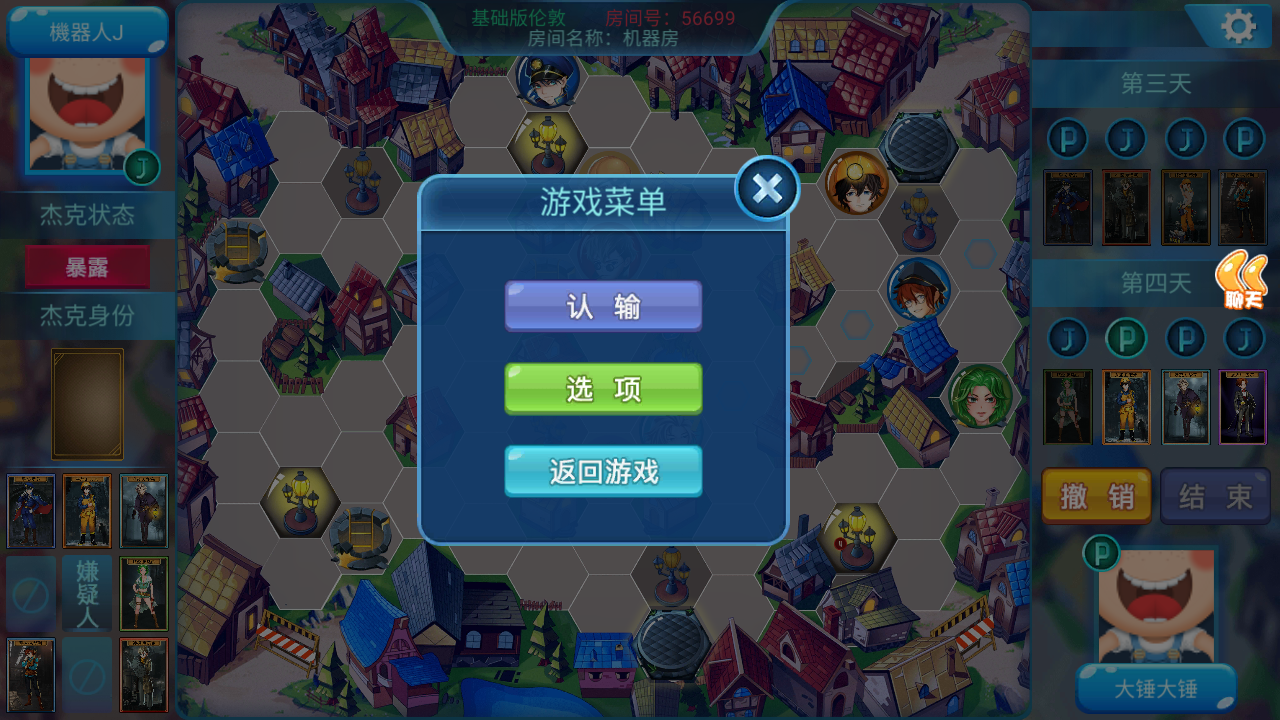Reveal the purple-framed card under 第四天
The height and width of the screenshot is (720, 1280).
coord(1243,408)
